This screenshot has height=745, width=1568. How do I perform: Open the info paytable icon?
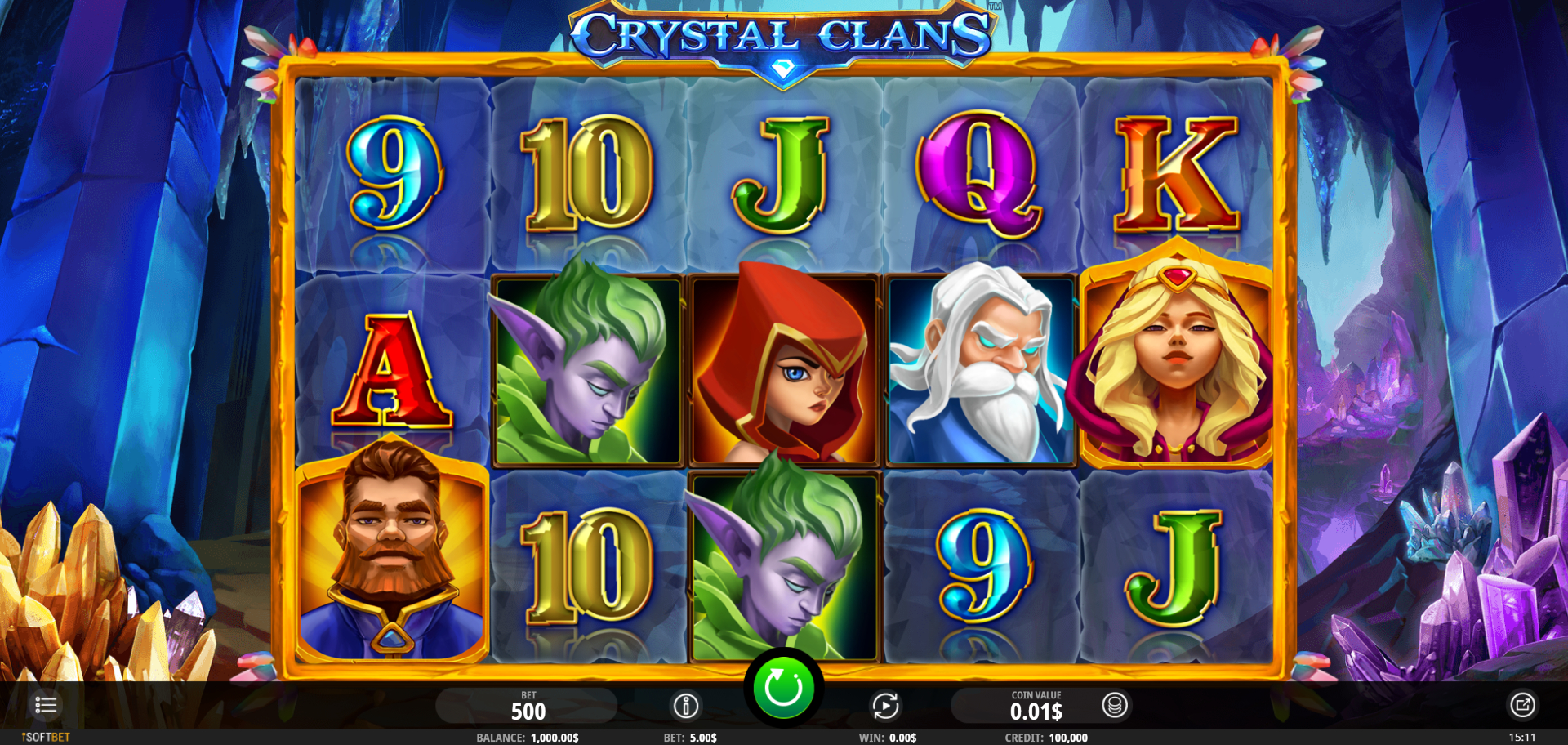686,706
